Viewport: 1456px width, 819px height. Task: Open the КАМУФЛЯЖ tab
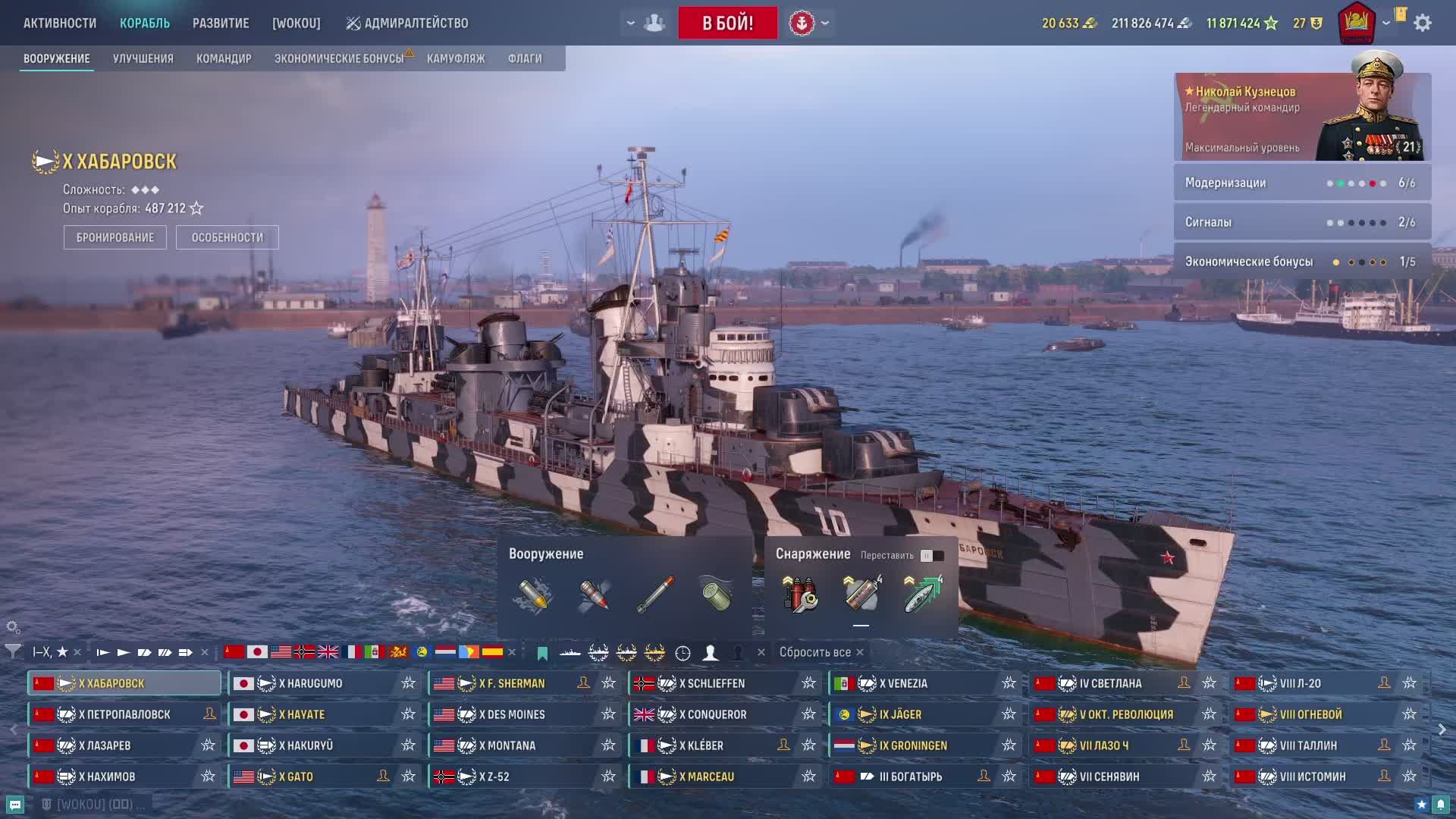[456, 58]
